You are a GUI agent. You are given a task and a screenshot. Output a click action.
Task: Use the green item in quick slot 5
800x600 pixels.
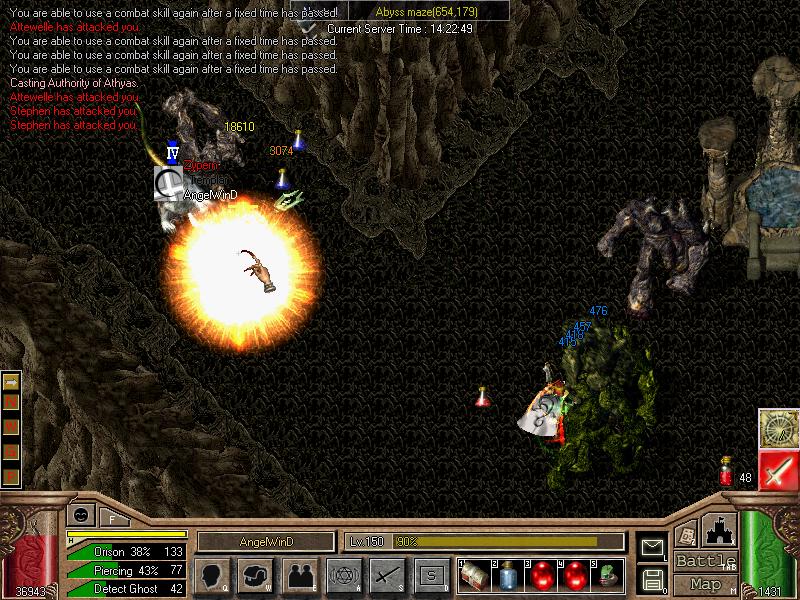[608, 575]
